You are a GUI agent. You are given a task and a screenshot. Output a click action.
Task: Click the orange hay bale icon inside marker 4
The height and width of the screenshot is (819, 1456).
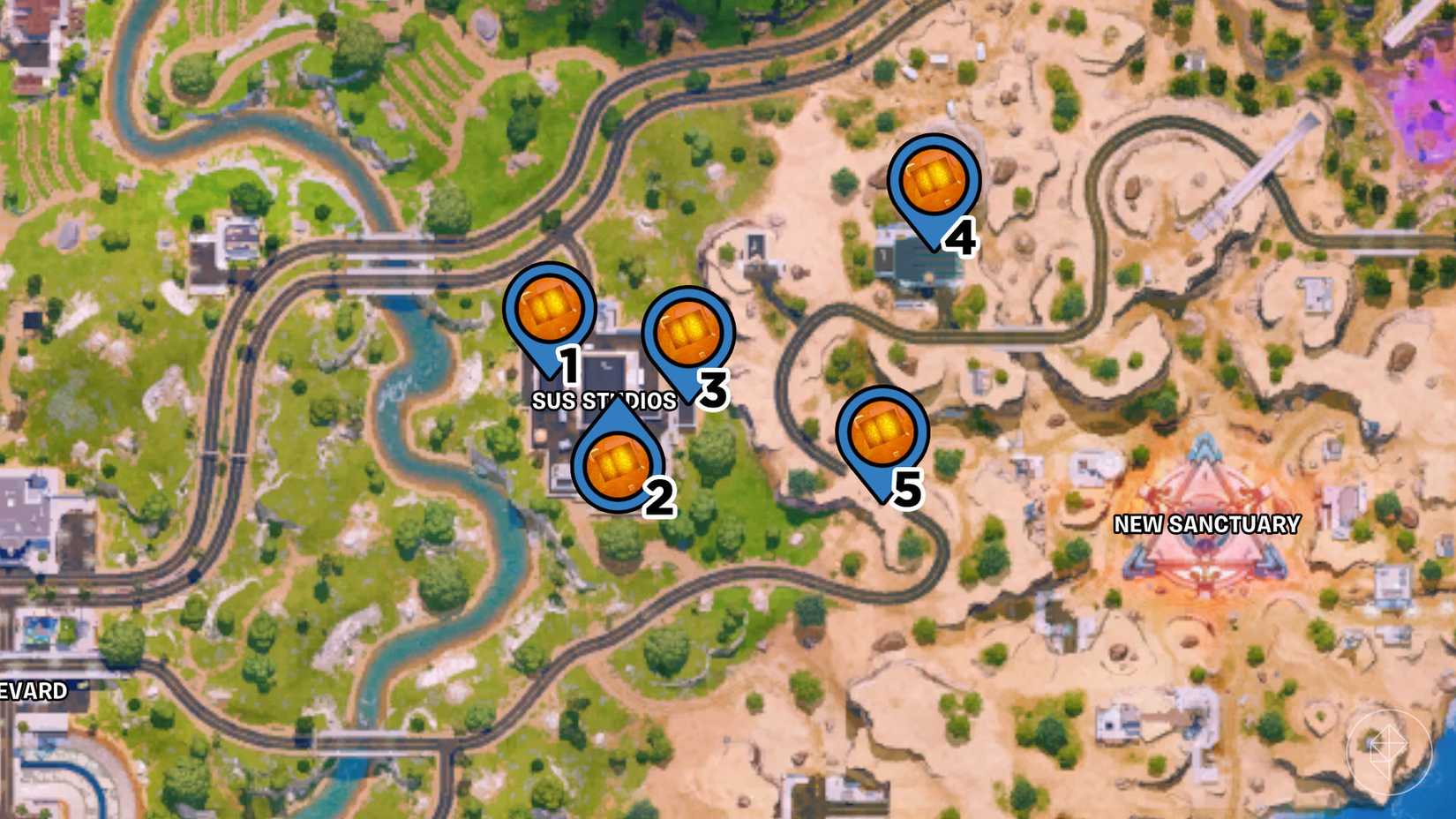point(933,177)
